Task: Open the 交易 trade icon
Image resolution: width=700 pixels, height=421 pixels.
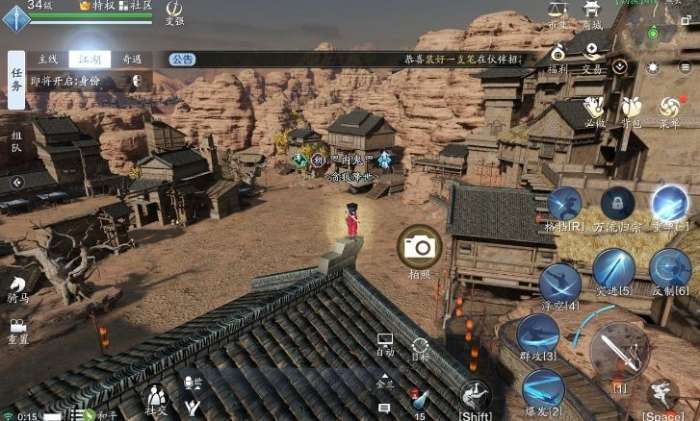Action: coord(593,56)
